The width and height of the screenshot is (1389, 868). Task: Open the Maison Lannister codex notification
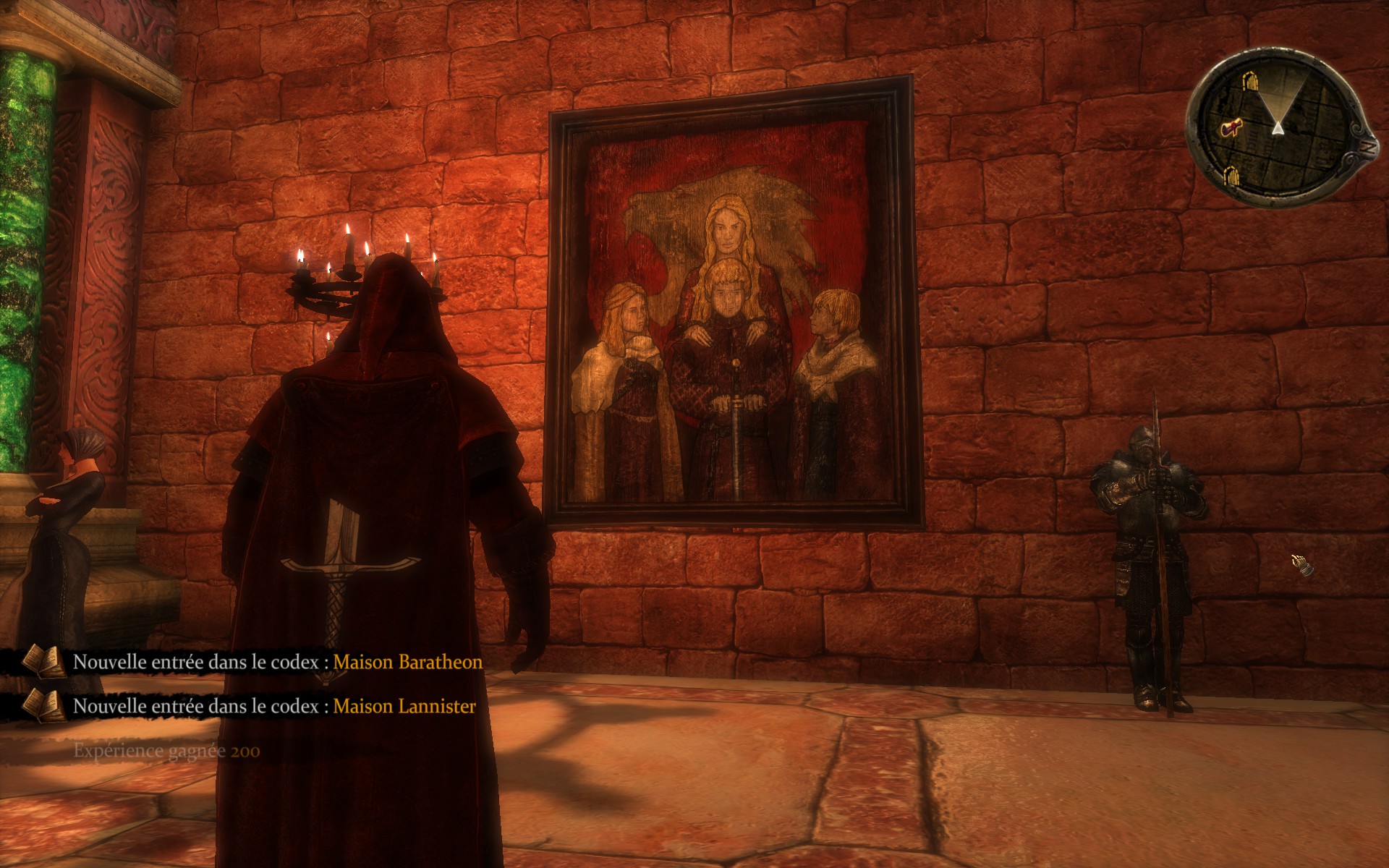404,706
